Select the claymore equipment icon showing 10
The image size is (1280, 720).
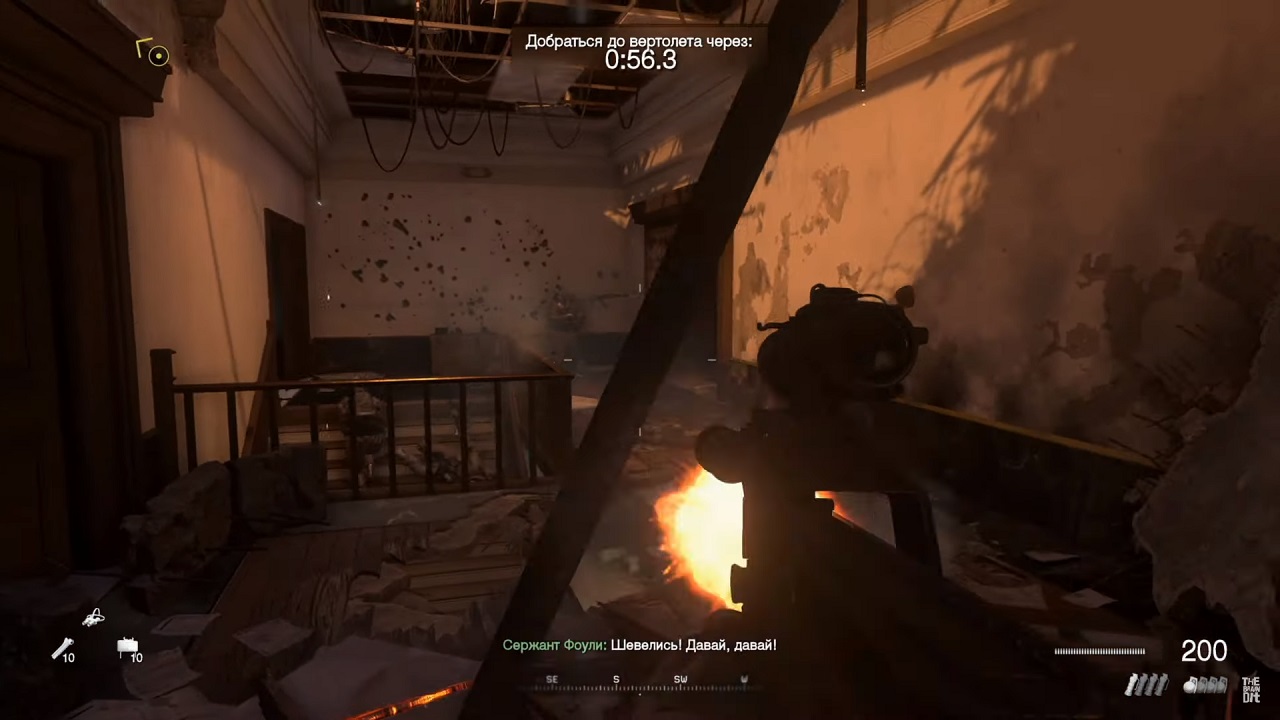coord(128,646)
